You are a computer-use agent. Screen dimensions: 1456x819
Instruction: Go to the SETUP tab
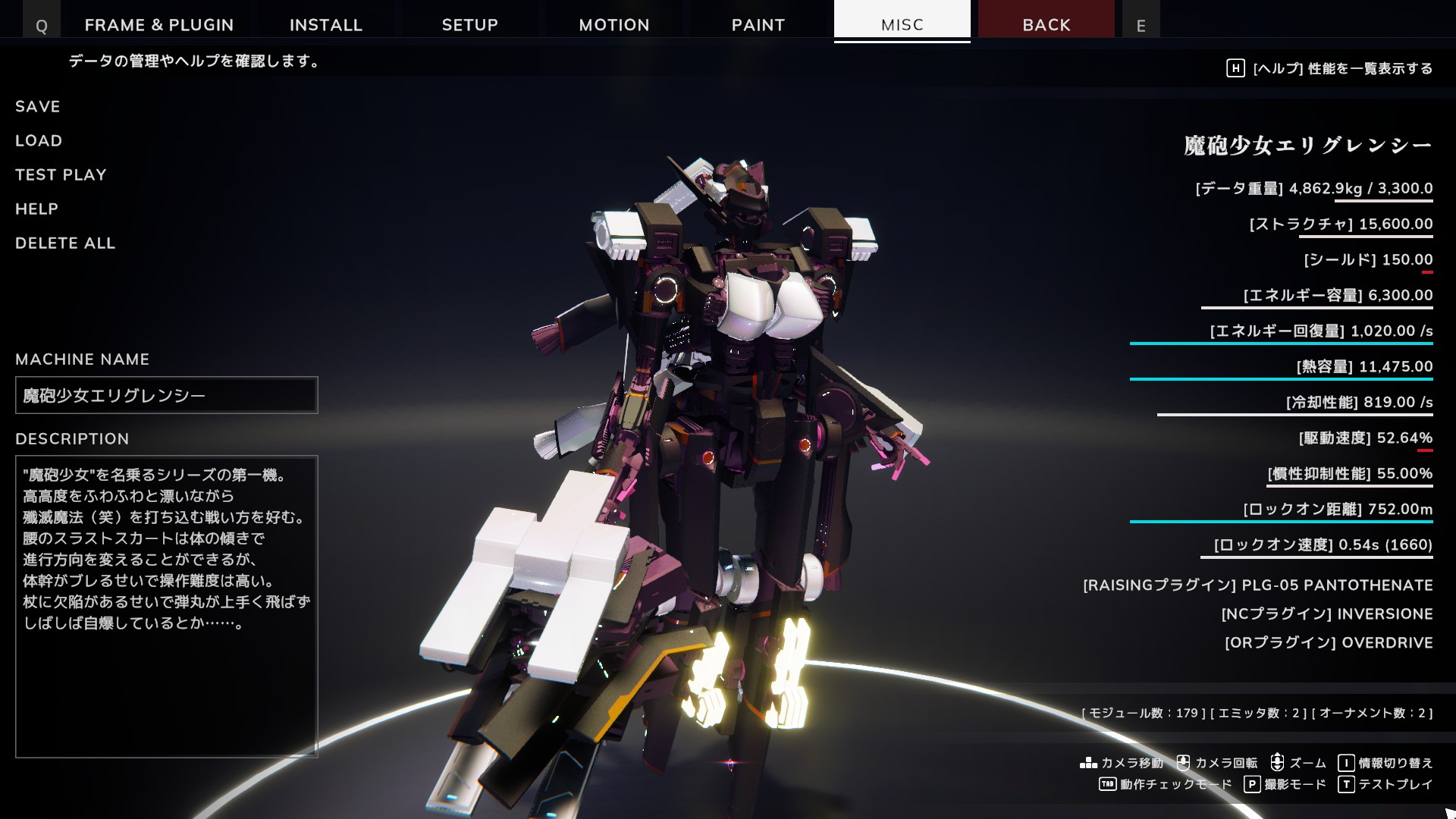[x=470, y=24]
